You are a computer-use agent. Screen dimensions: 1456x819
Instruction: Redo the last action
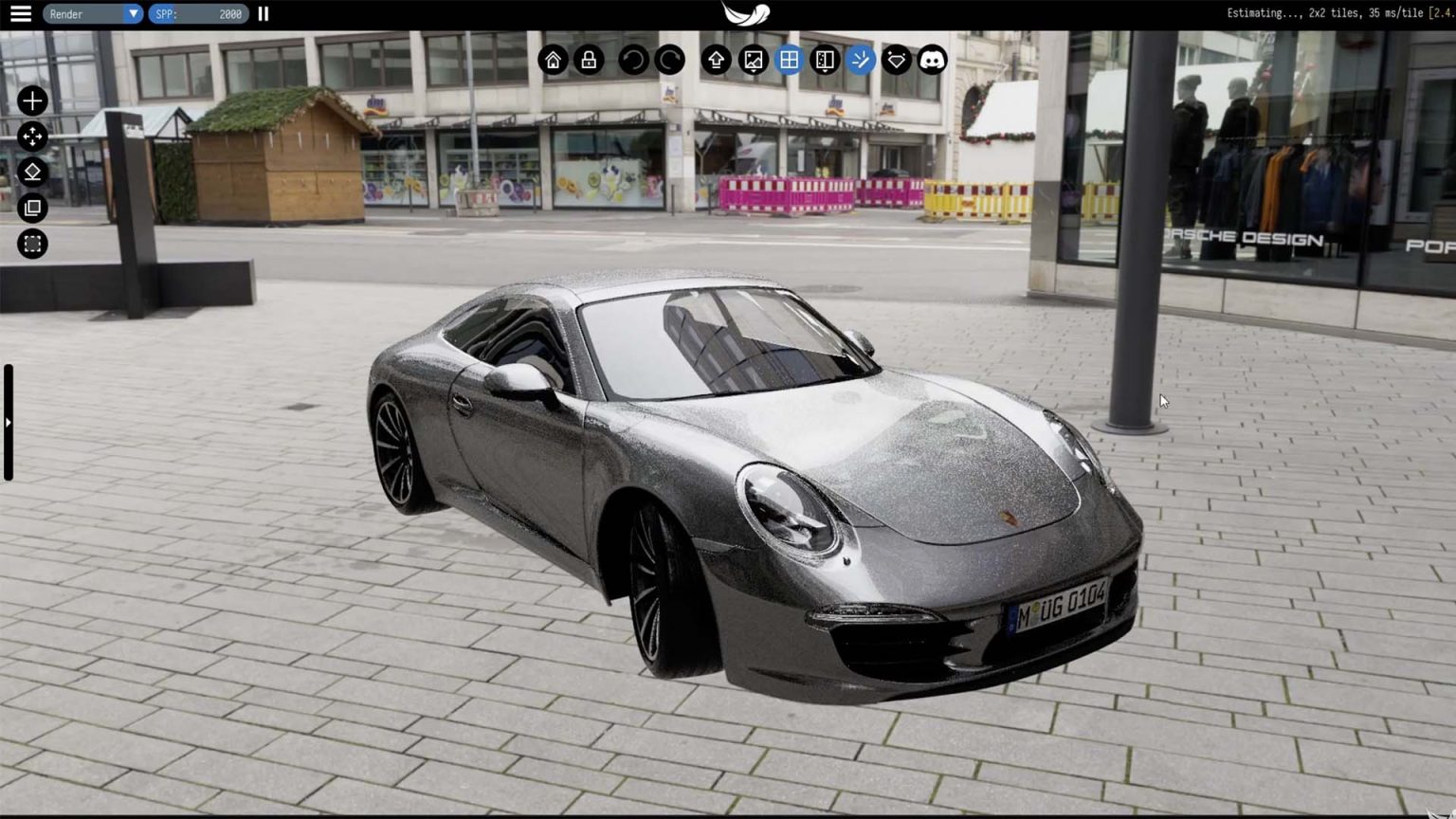(669, 61)
